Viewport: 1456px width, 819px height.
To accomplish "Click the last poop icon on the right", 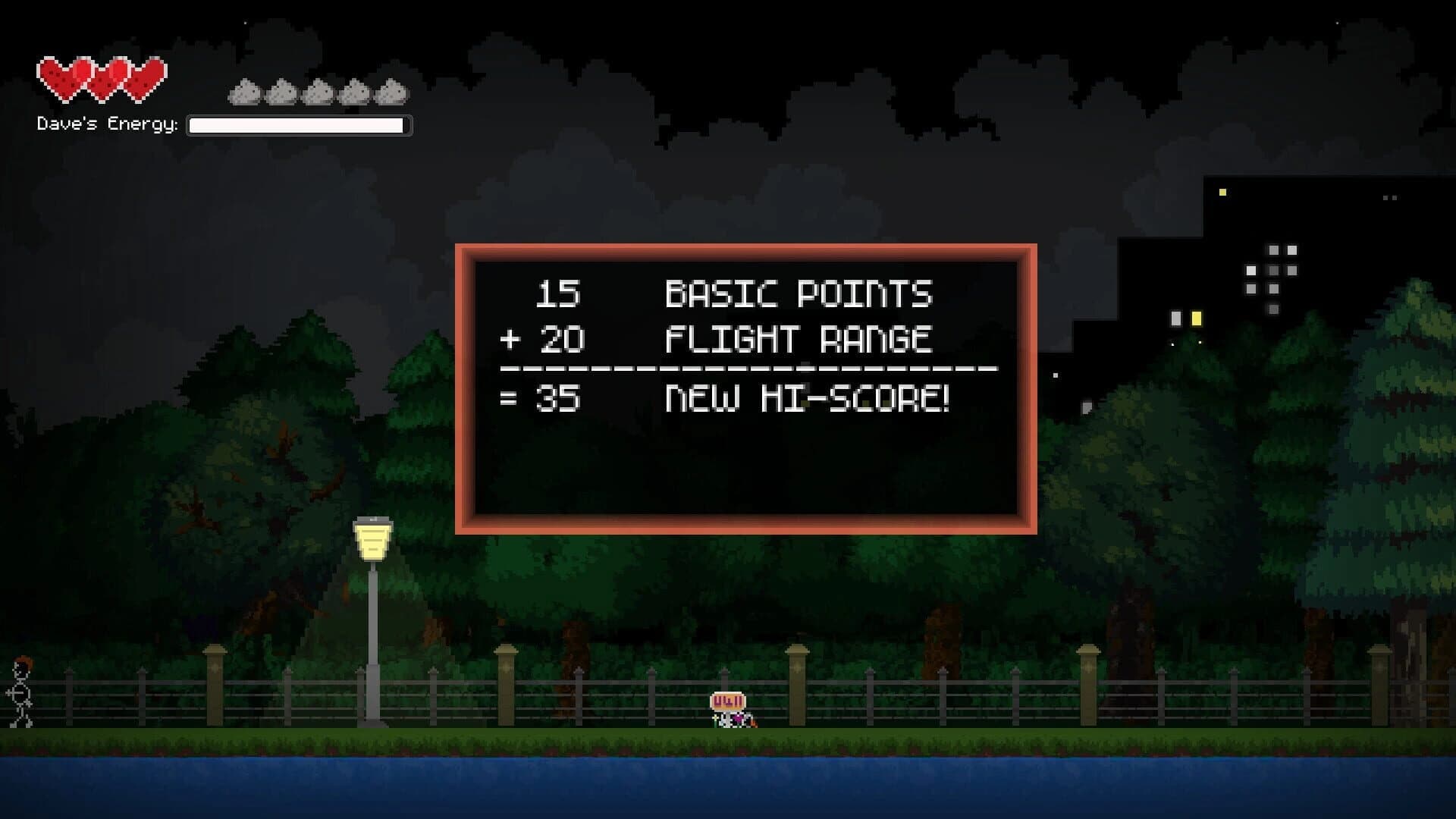I will [x=391, y=93].
